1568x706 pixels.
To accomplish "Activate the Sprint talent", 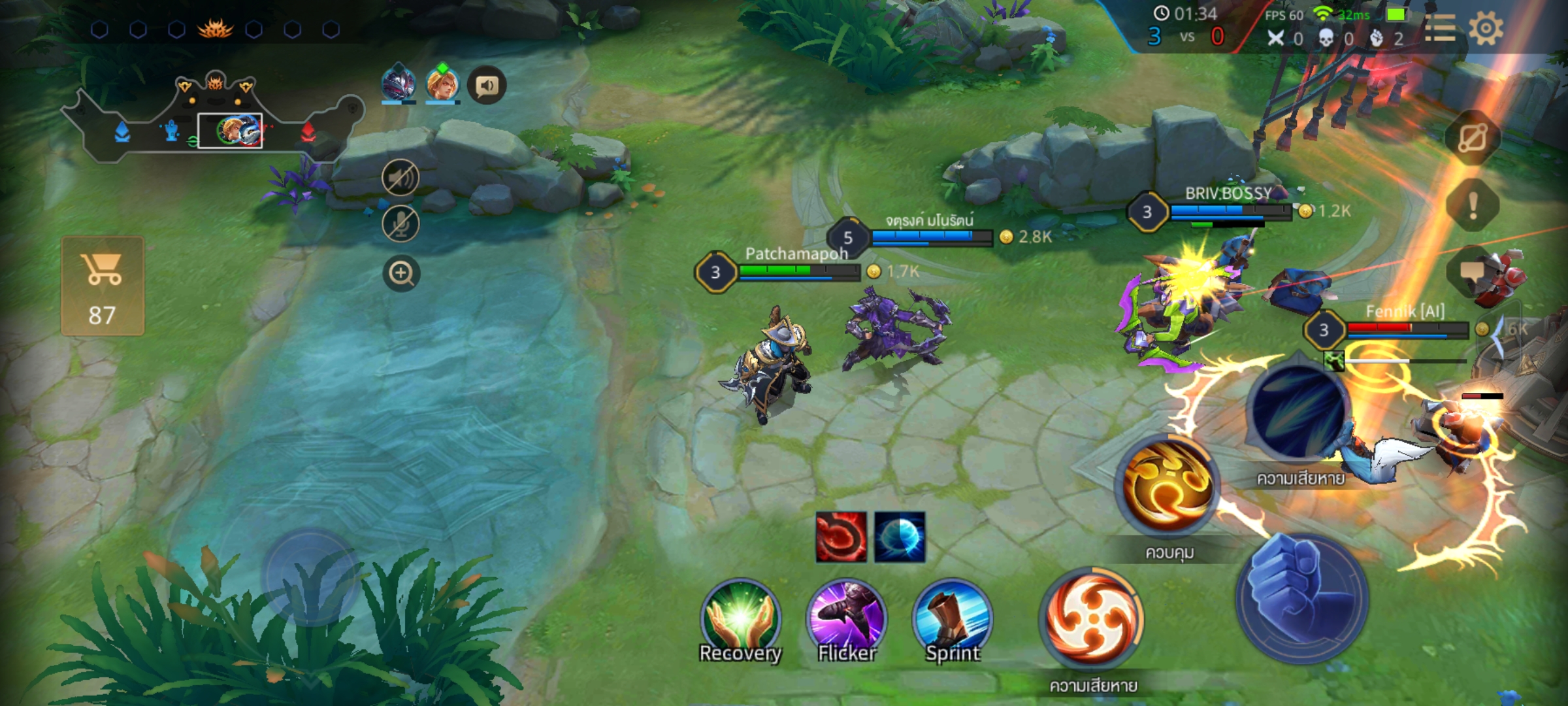I will (953, 618).
